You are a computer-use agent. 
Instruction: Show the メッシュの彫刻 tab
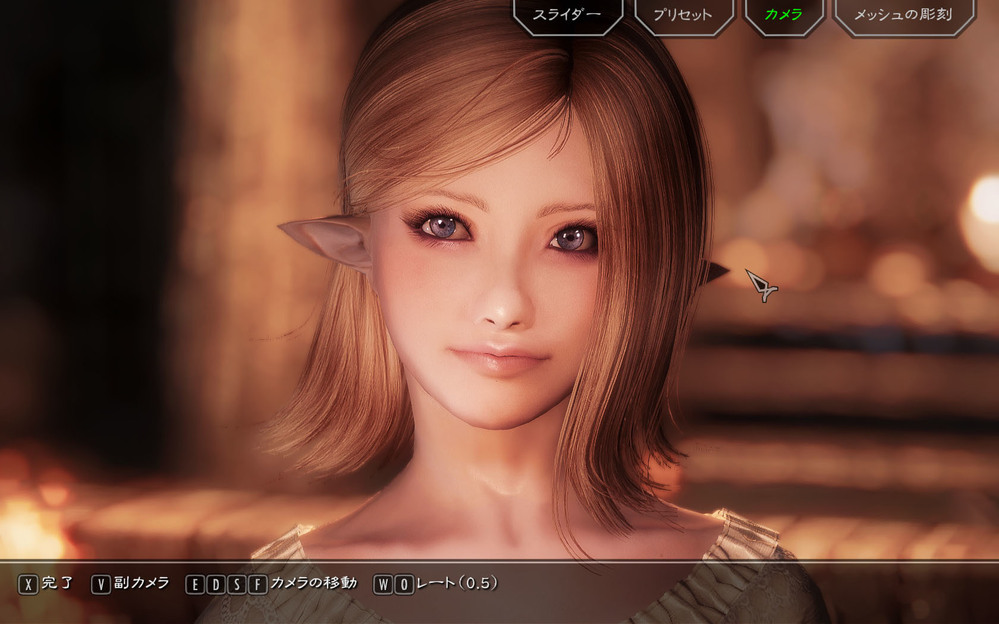tap(903, 15)
